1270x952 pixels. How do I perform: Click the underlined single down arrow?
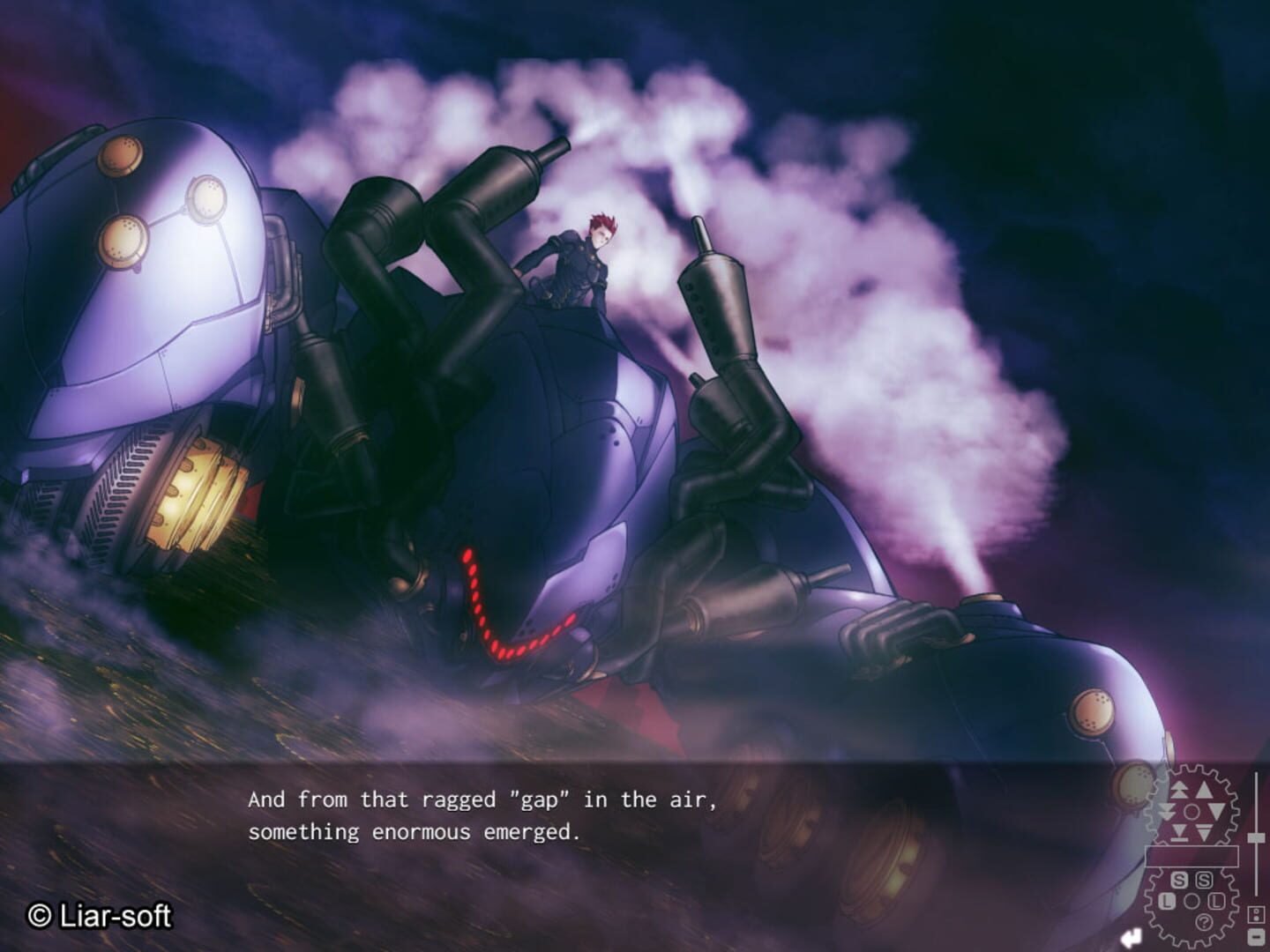click(1180, 833)
